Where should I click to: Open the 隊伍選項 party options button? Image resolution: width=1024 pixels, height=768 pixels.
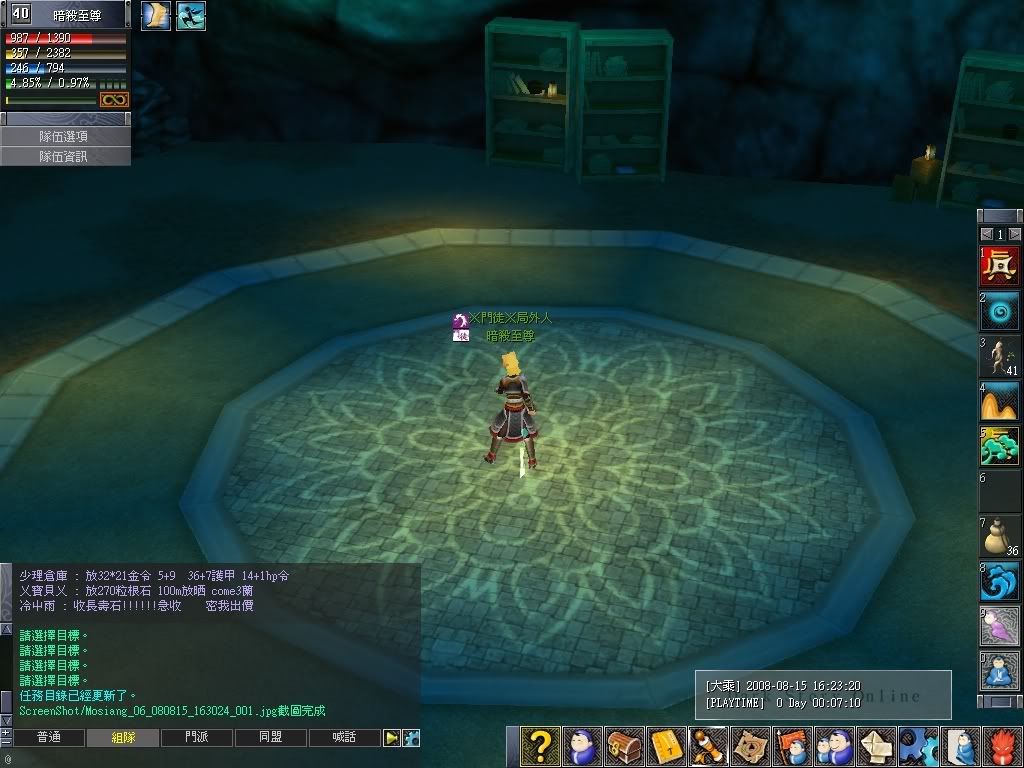click(64, 136)
